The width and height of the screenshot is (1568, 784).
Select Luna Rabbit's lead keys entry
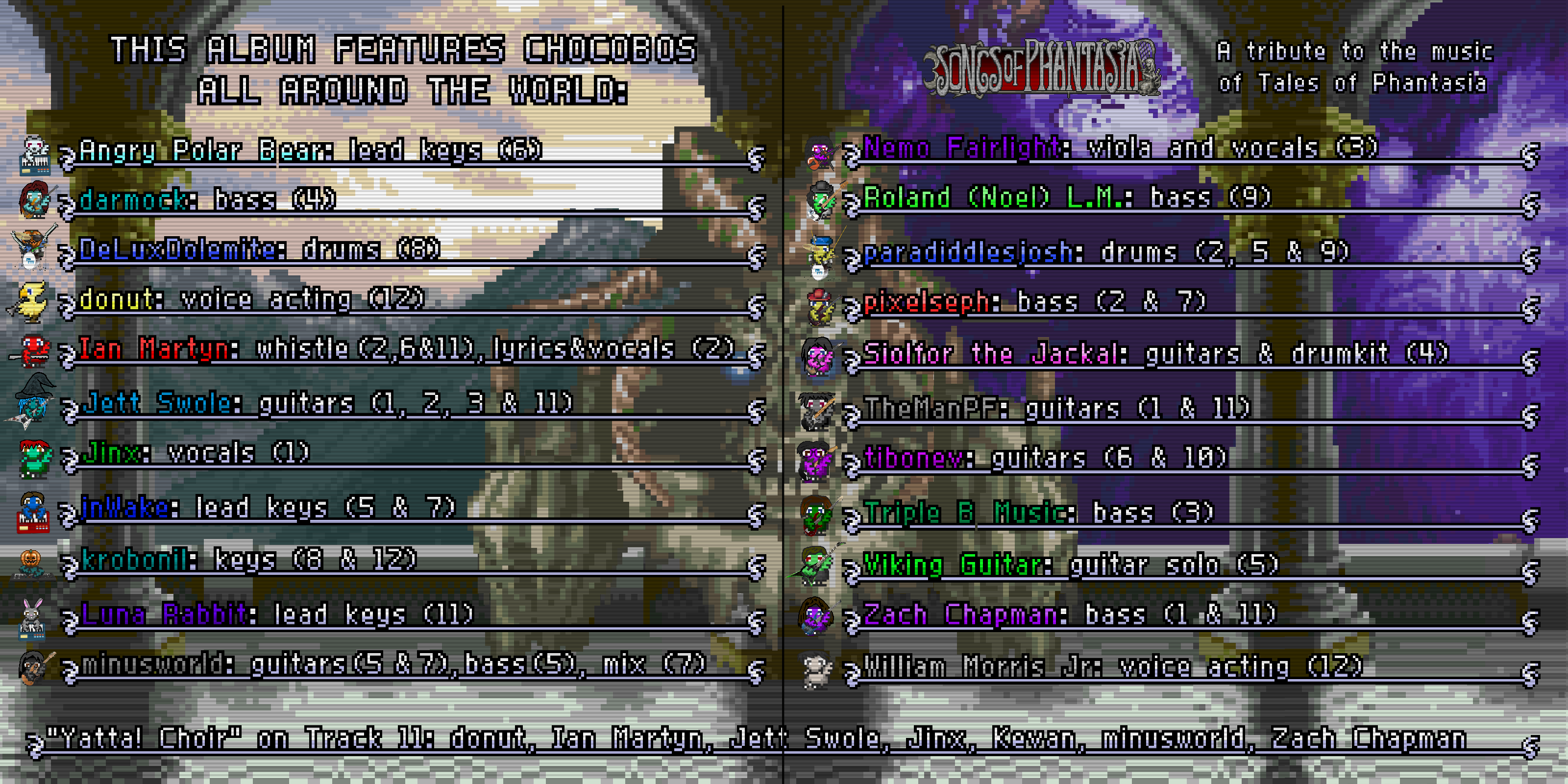point(277,613)
